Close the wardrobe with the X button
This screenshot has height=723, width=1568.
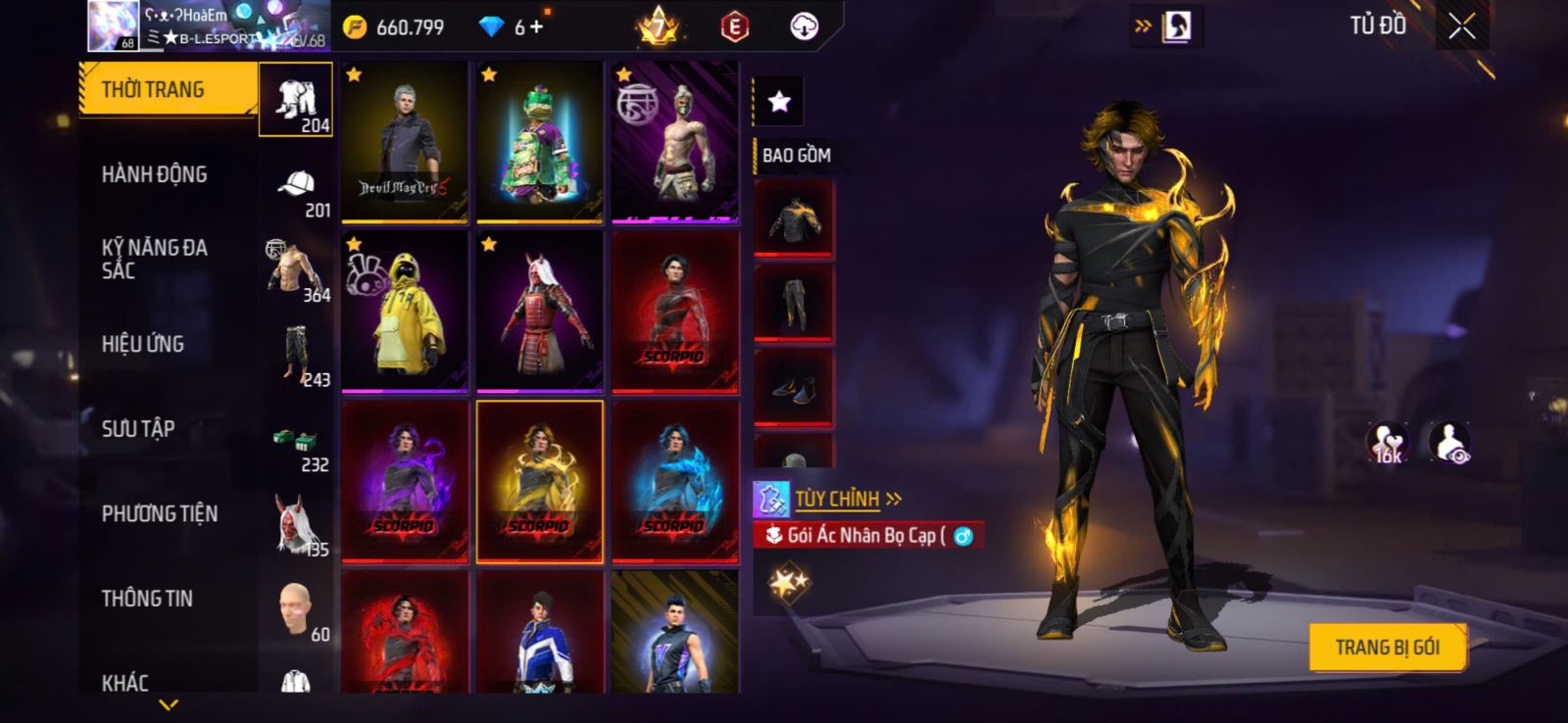(1461, 27)
